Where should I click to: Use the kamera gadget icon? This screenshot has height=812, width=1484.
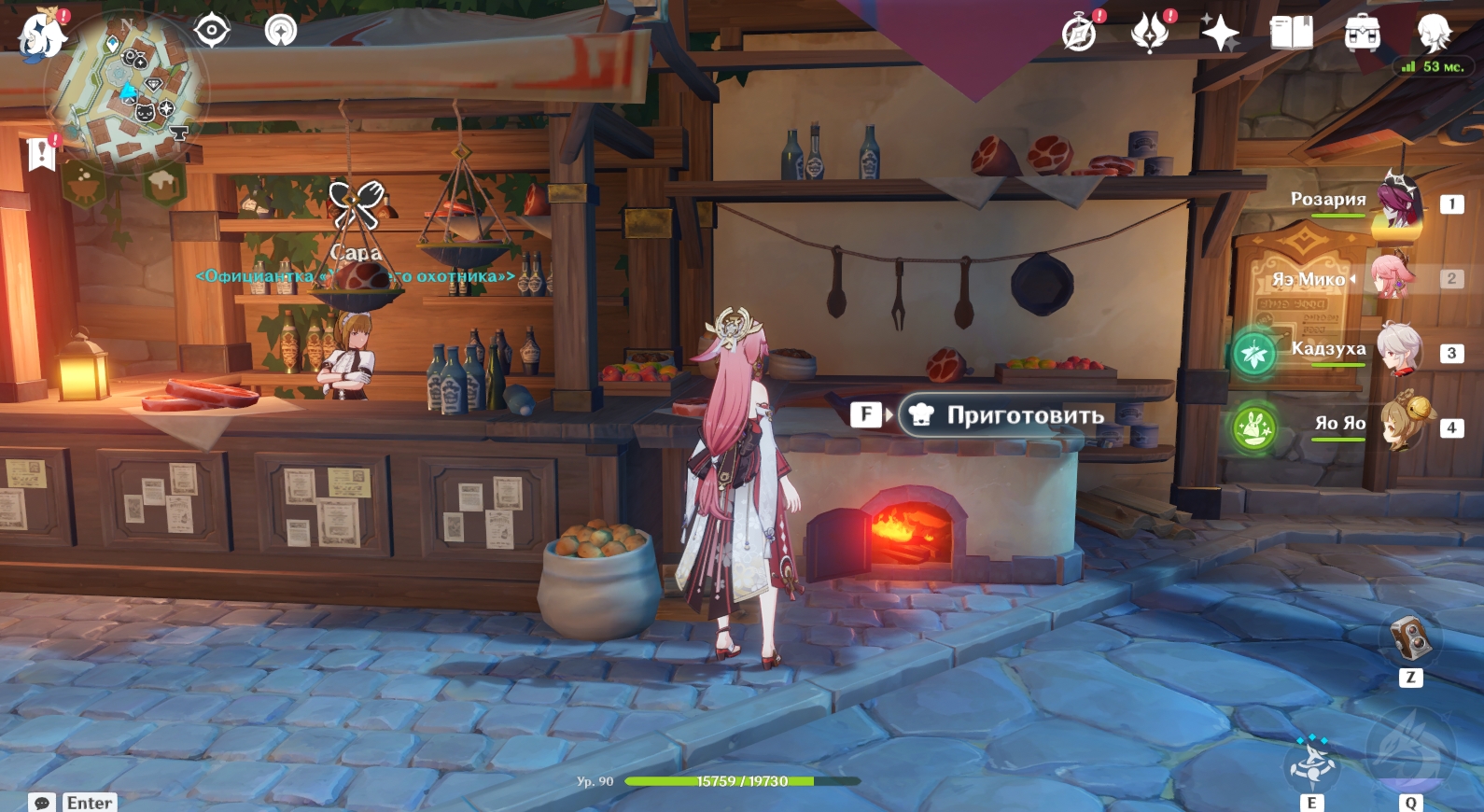(x=1409, y=638)
